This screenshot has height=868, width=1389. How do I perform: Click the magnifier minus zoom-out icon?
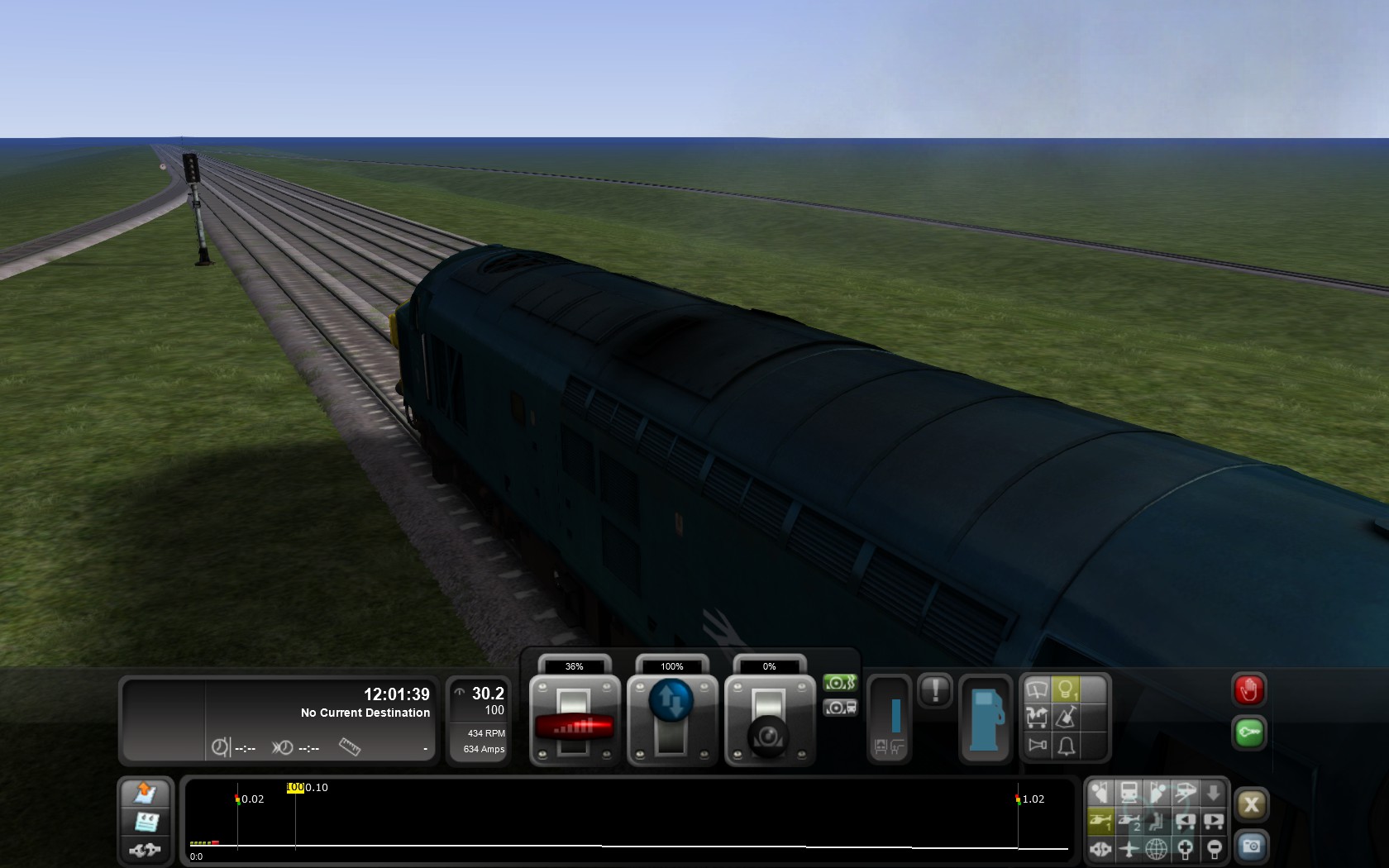(1214, 848)
